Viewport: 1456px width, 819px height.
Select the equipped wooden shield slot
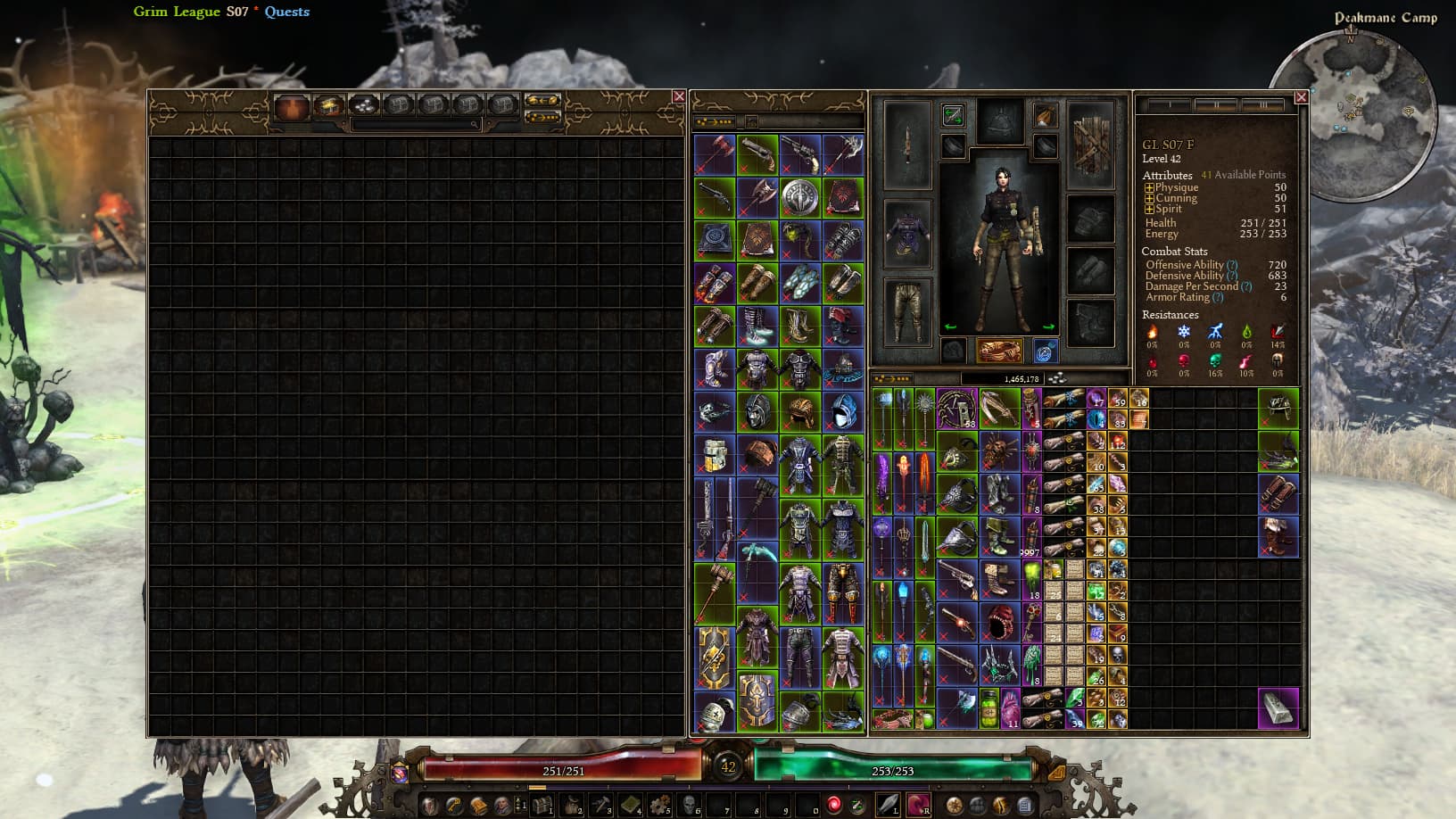(1090, 144)
